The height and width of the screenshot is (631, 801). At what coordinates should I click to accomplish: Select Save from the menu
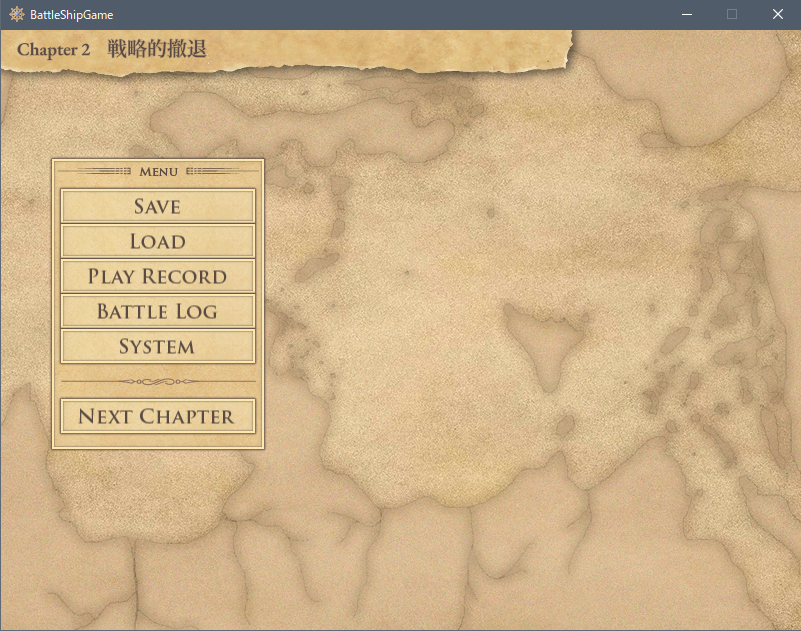coord(158,206)
